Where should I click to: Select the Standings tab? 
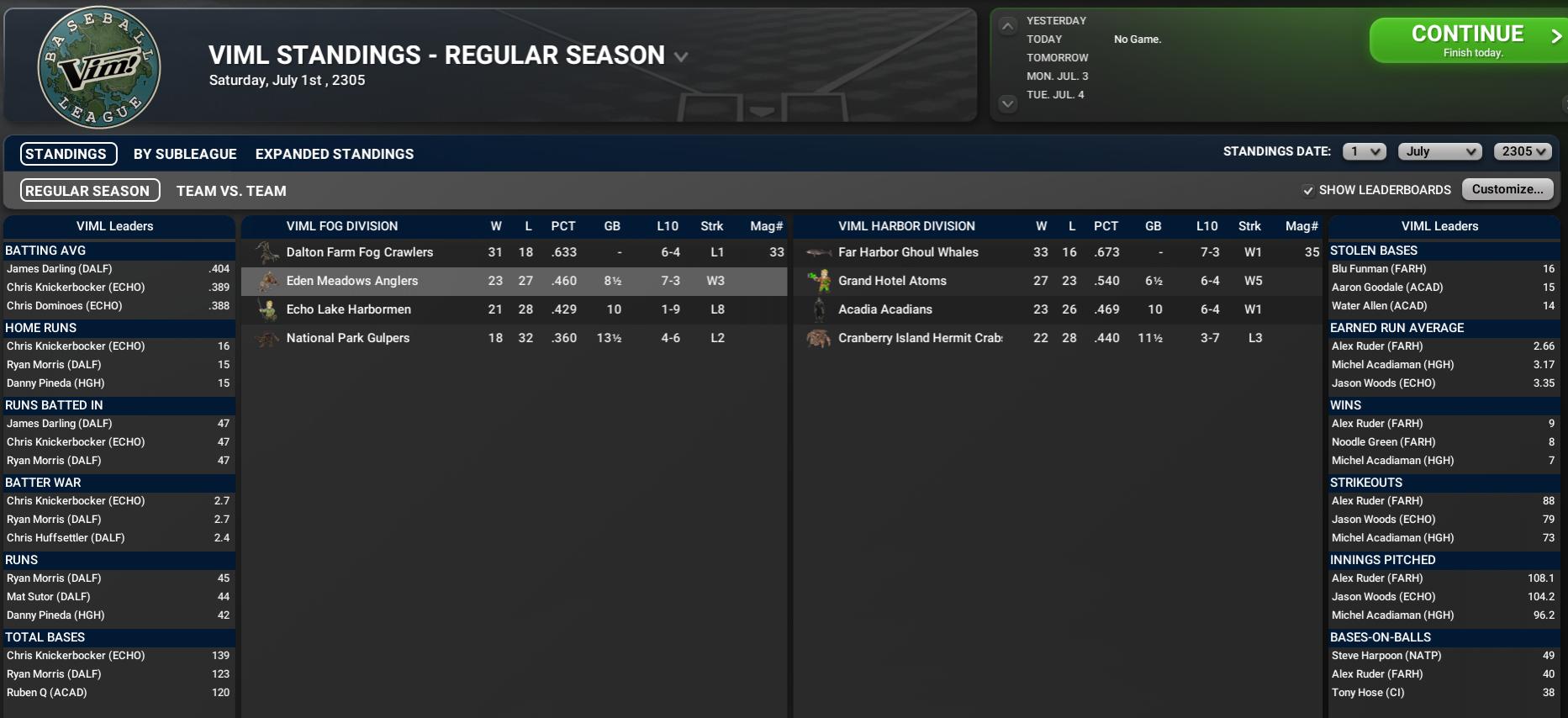[x=66, y=154]
